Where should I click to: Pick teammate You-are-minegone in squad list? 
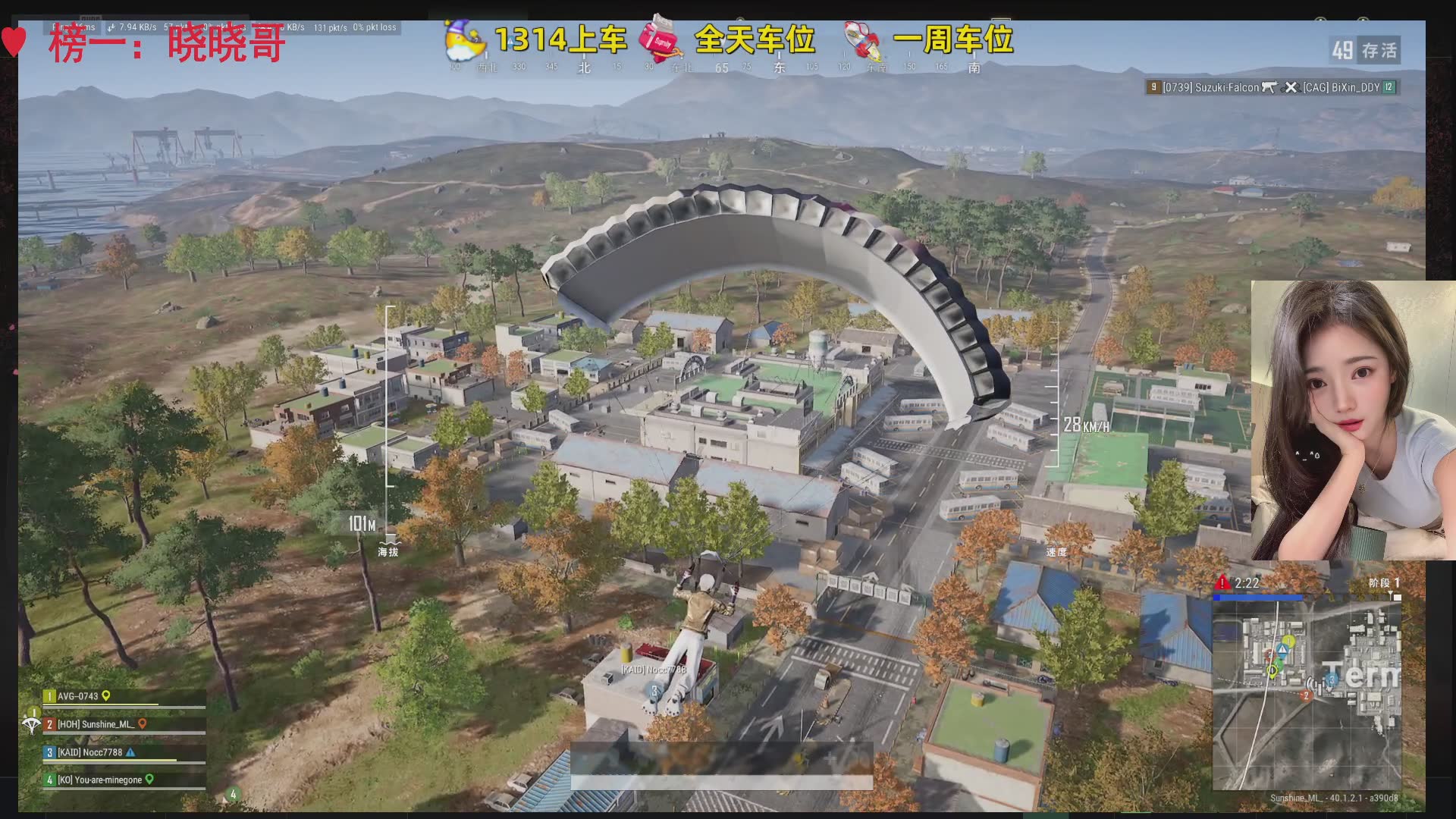99,780
